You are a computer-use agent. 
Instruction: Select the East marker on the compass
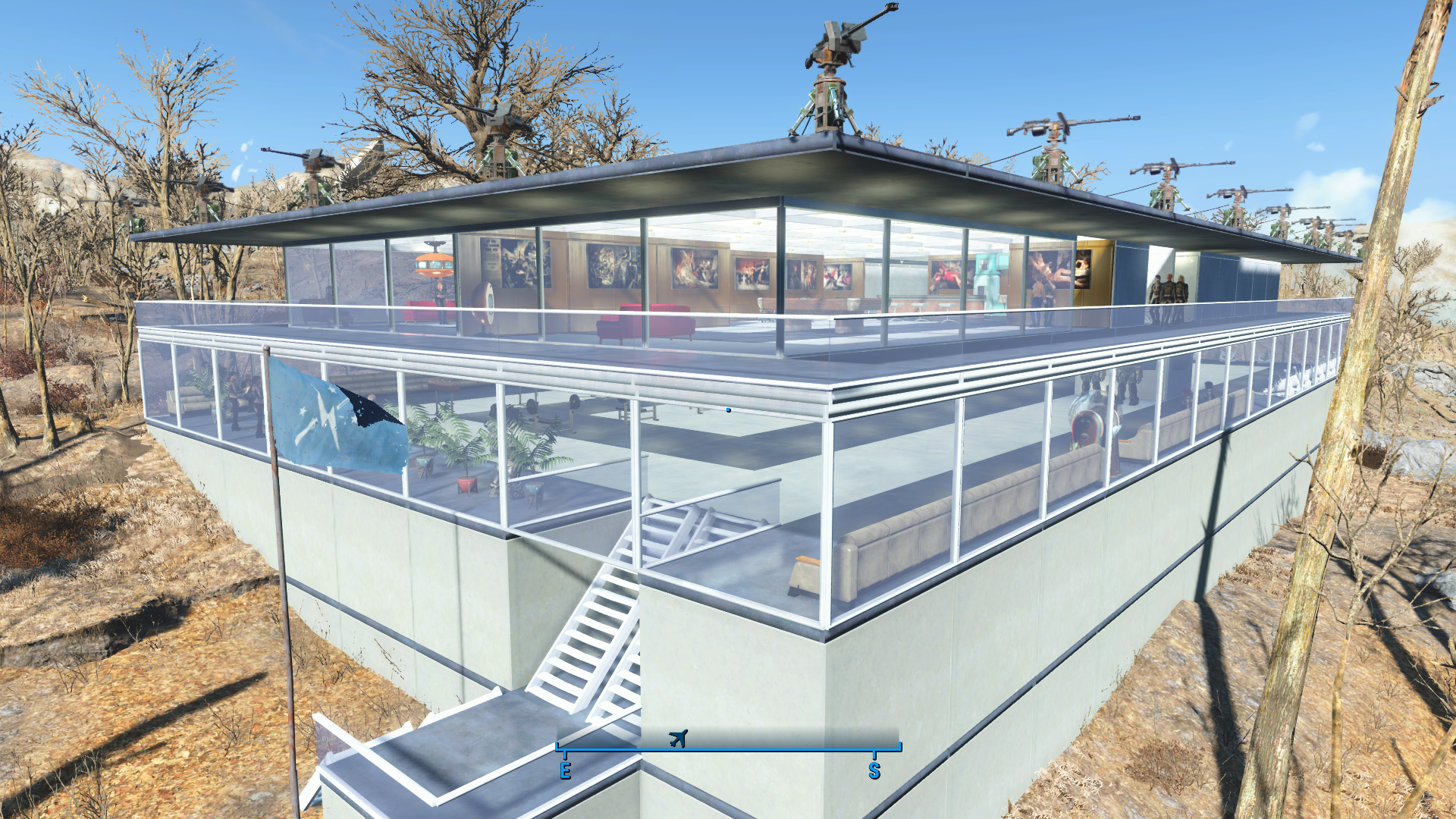(565, 770)
